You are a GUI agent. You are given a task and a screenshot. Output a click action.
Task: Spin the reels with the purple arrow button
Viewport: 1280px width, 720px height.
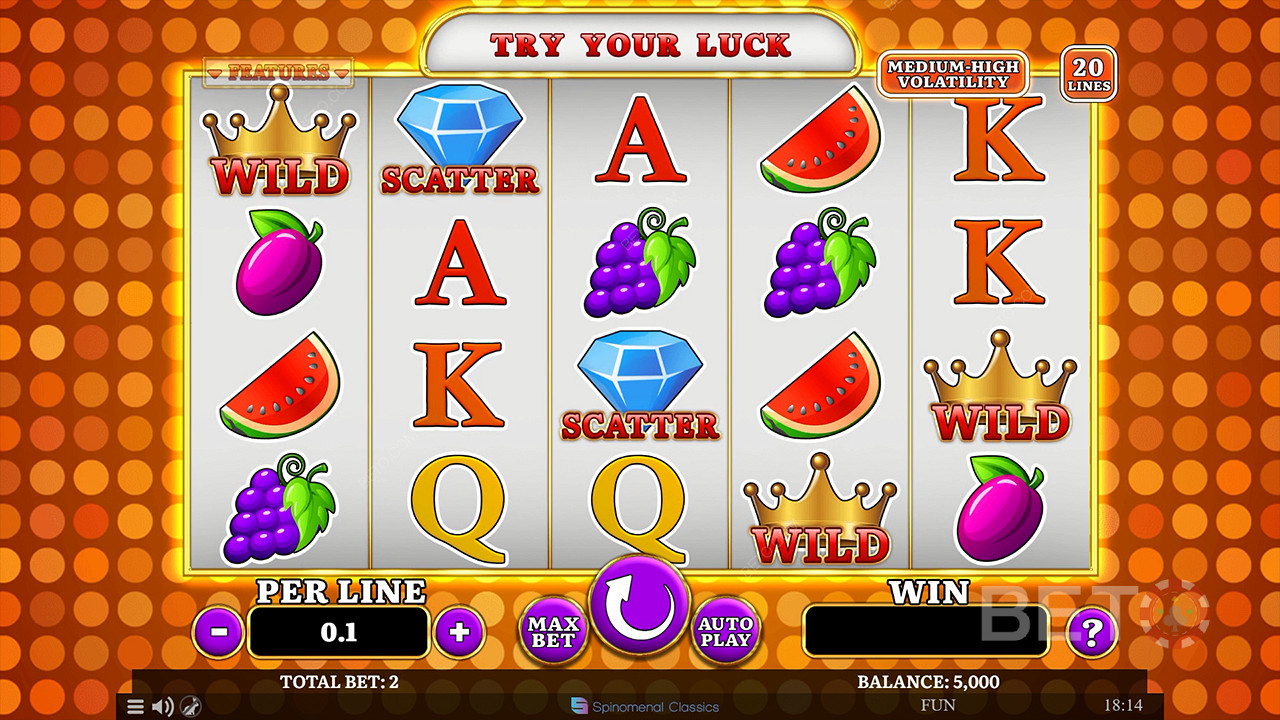(640, 605)
